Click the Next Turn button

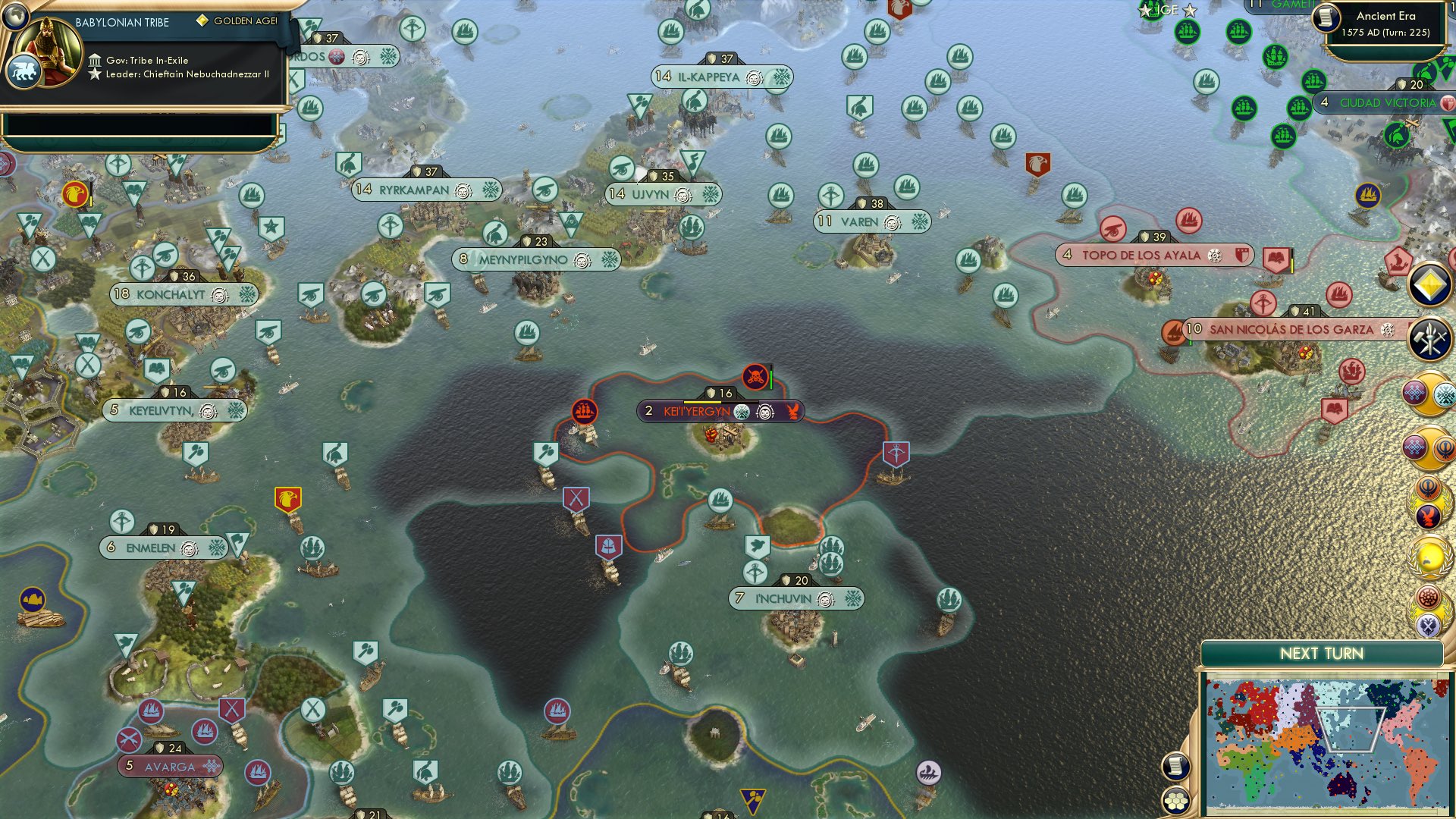click(x=1323, y=652)
